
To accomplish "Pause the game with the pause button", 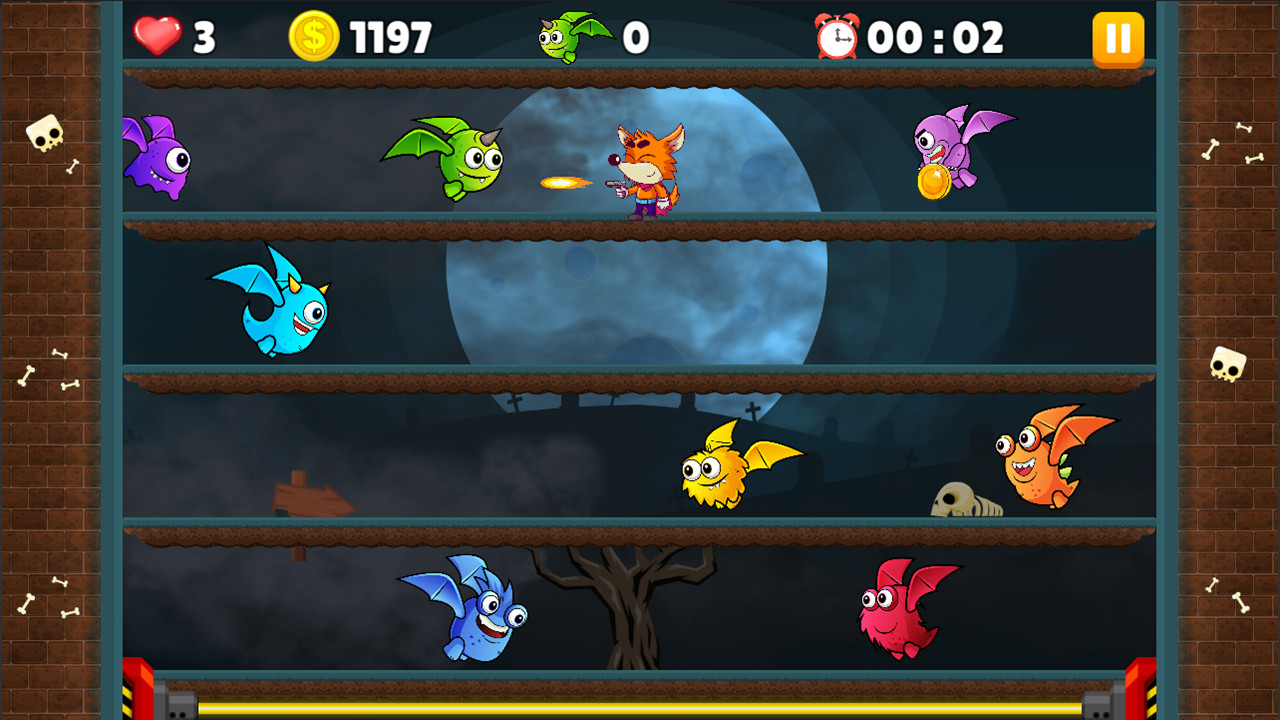I will pyautogui.click(x=1119, y=40).
